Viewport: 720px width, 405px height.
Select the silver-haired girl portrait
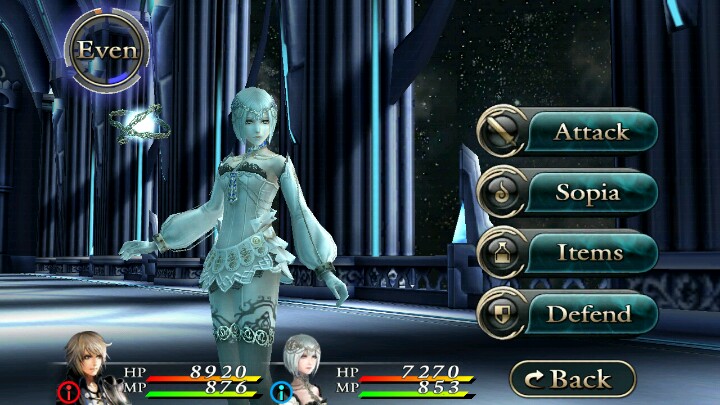[x=309, y=363]
